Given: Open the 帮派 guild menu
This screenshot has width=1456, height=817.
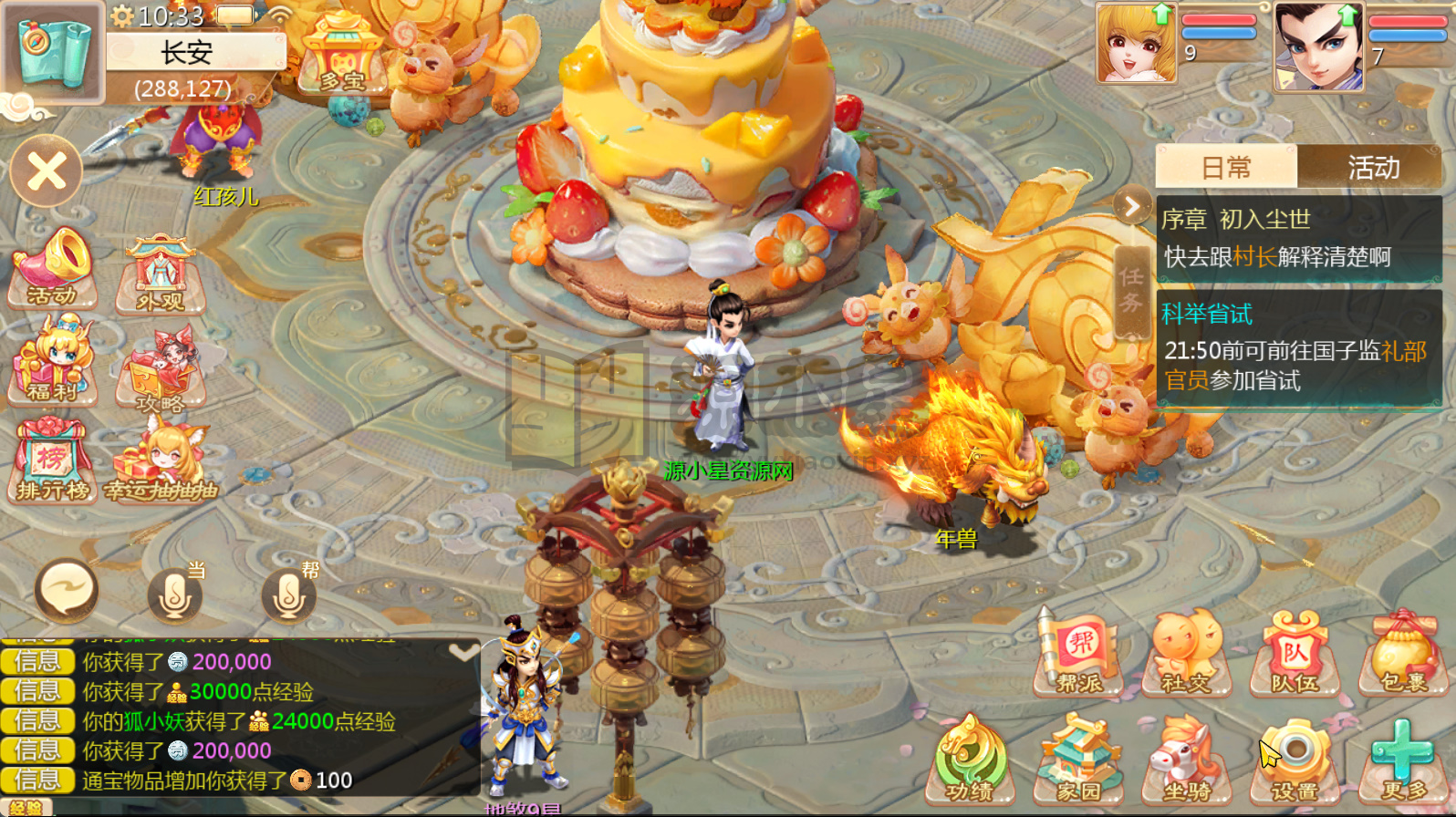Looking at the screenshot, I should pos(1080,654).
